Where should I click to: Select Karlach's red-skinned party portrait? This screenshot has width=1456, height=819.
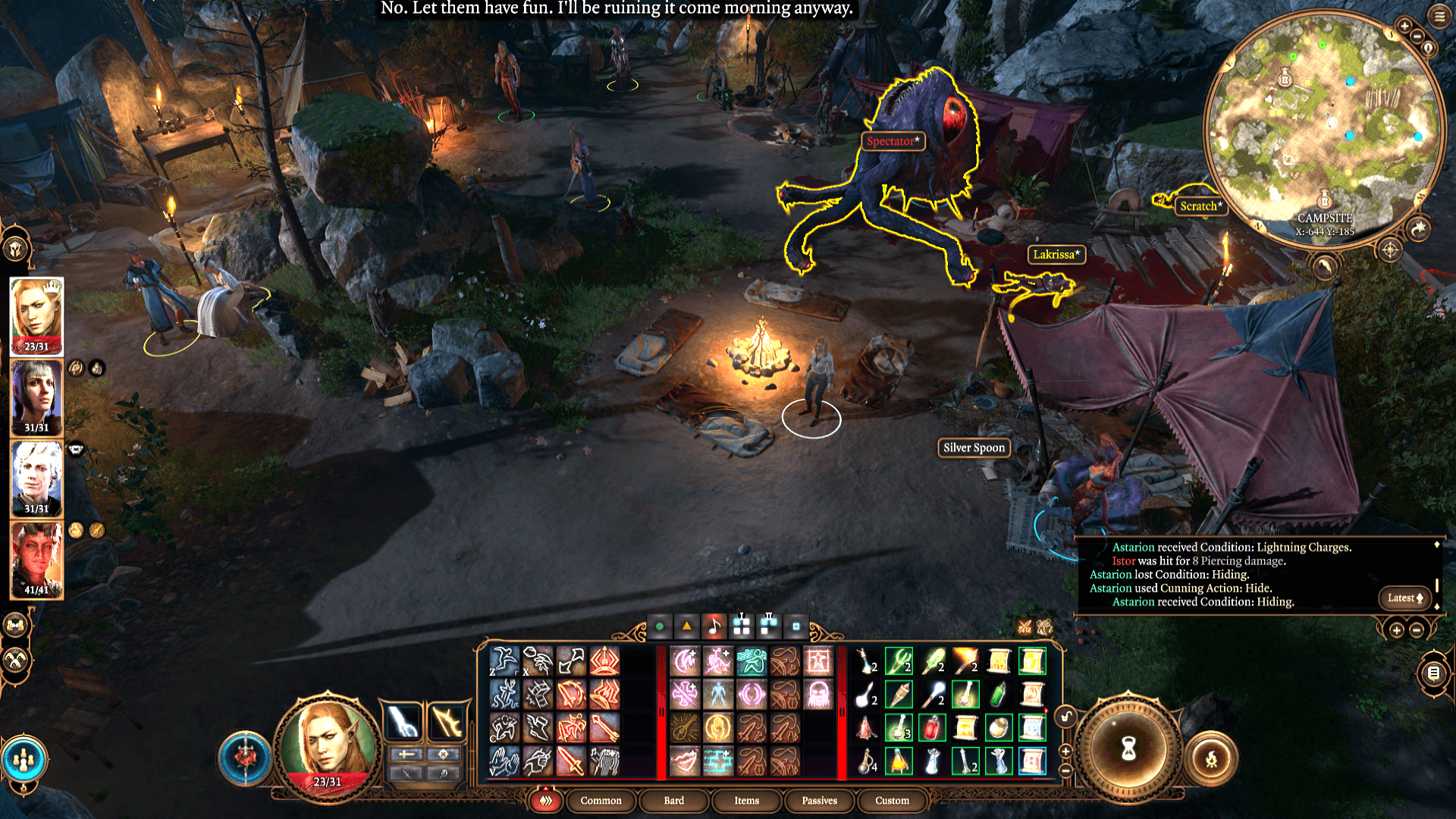[x=36, y=560]
